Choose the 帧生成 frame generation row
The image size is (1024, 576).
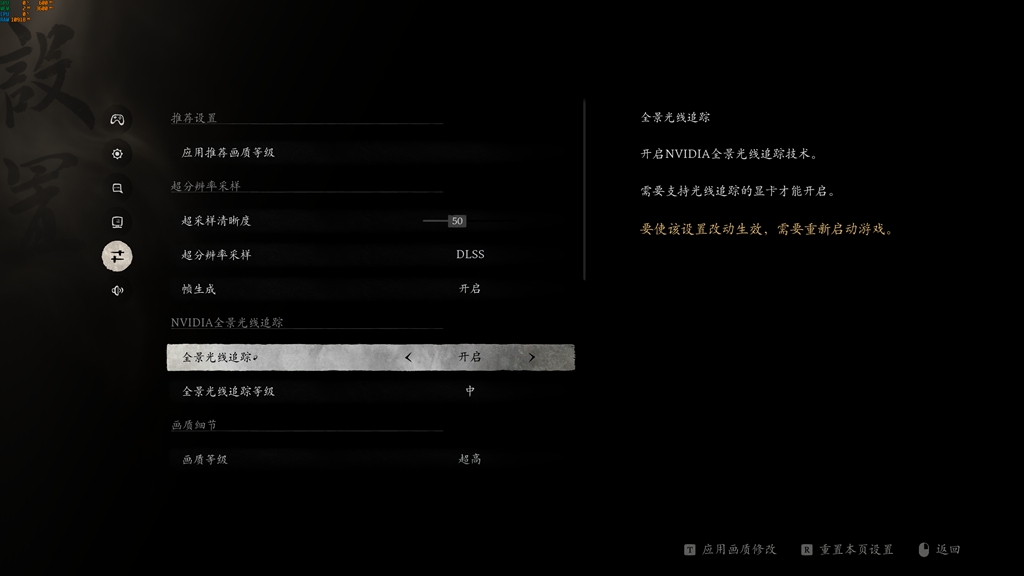(x=370, y=289)
